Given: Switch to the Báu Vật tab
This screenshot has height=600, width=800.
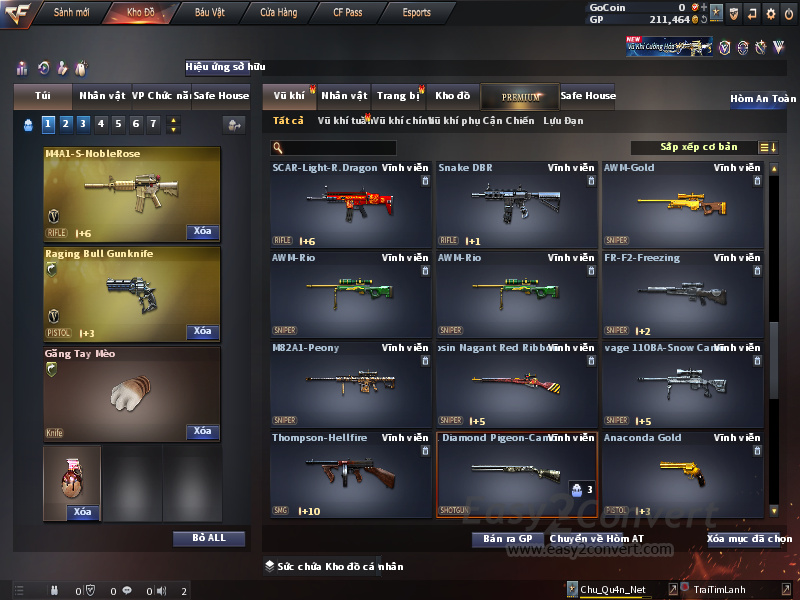Looking at the screenshot, I should [x=209, y=13].
